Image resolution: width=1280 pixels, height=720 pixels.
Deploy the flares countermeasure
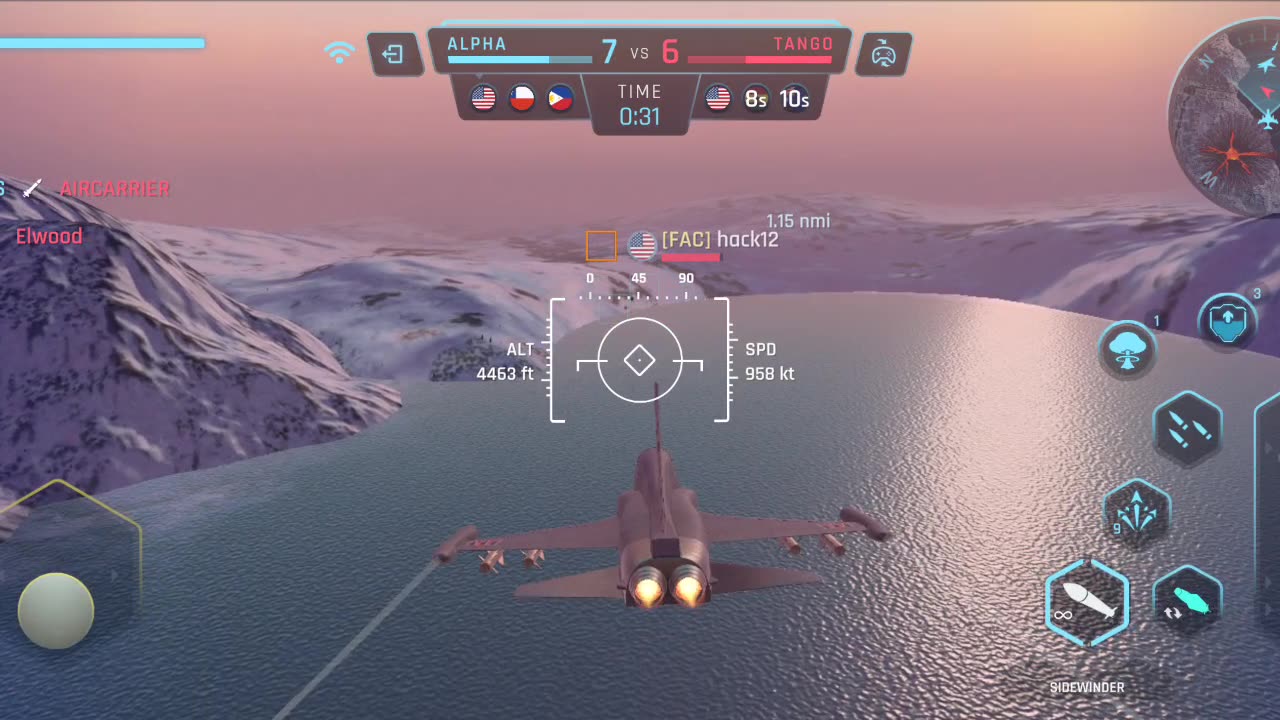(1137, 514)
